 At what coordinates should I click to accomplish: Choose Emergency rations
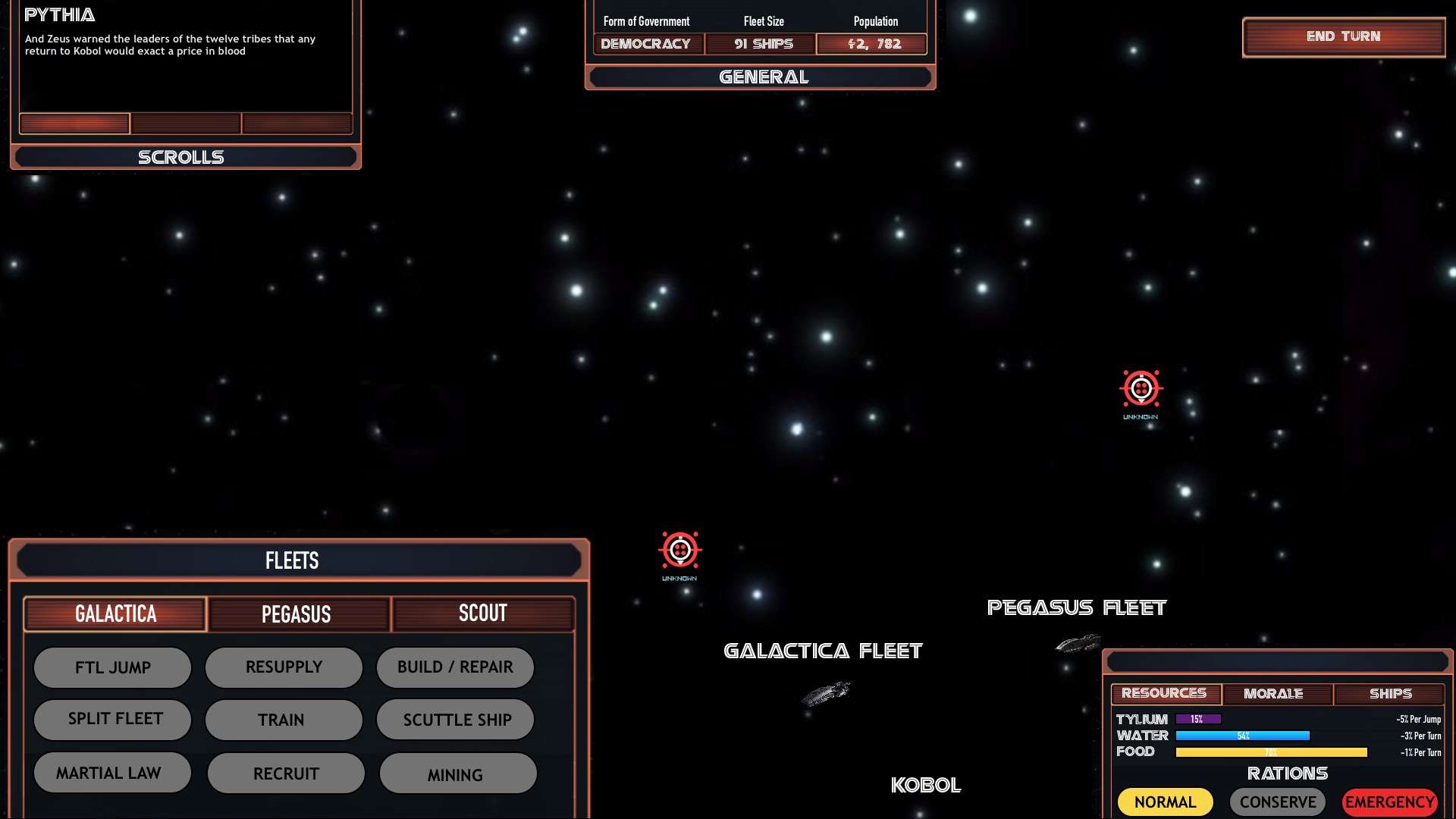coord(1389,802)
